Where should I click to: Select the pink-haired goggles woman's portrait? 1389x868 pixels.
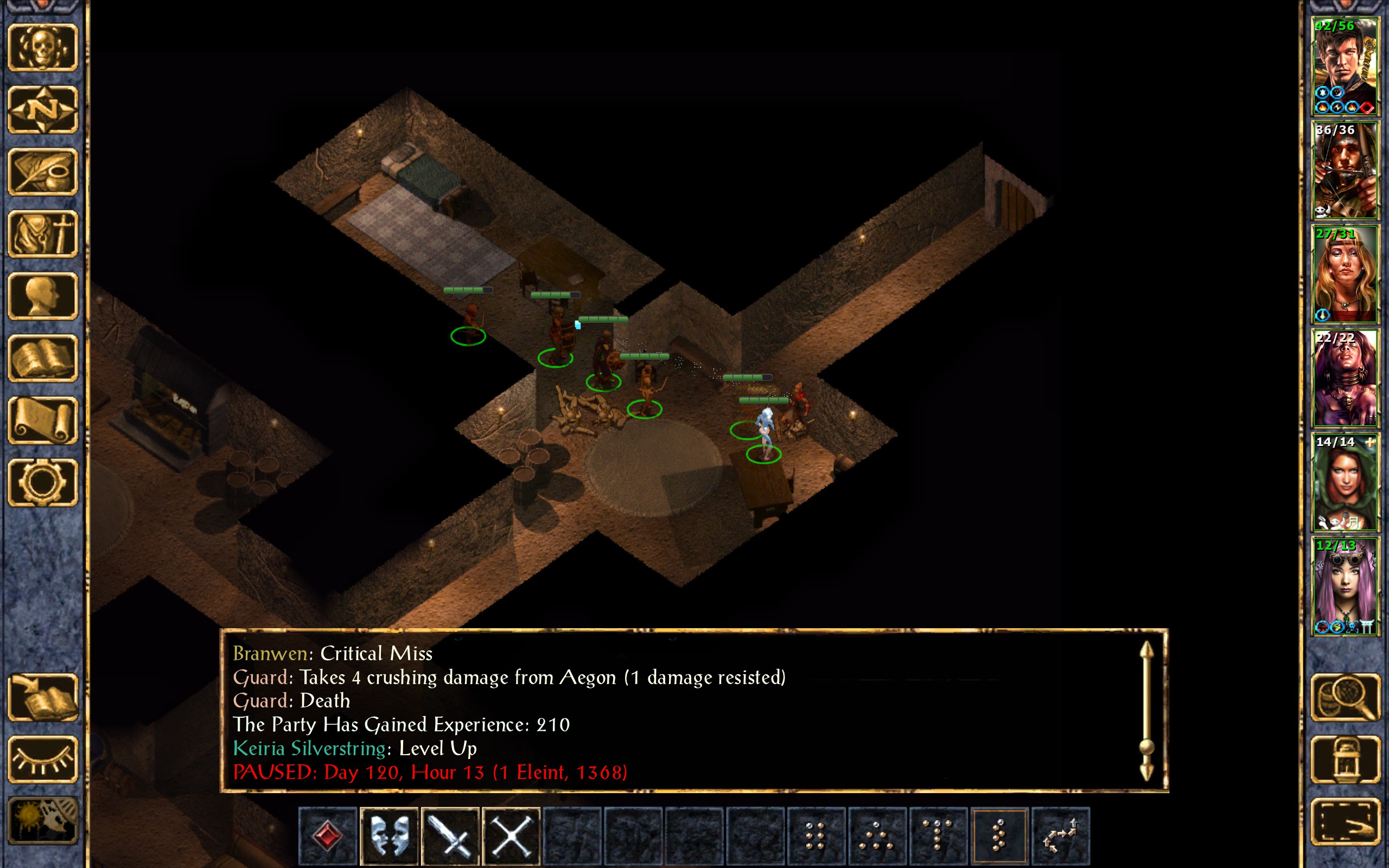pos(1345,586)
